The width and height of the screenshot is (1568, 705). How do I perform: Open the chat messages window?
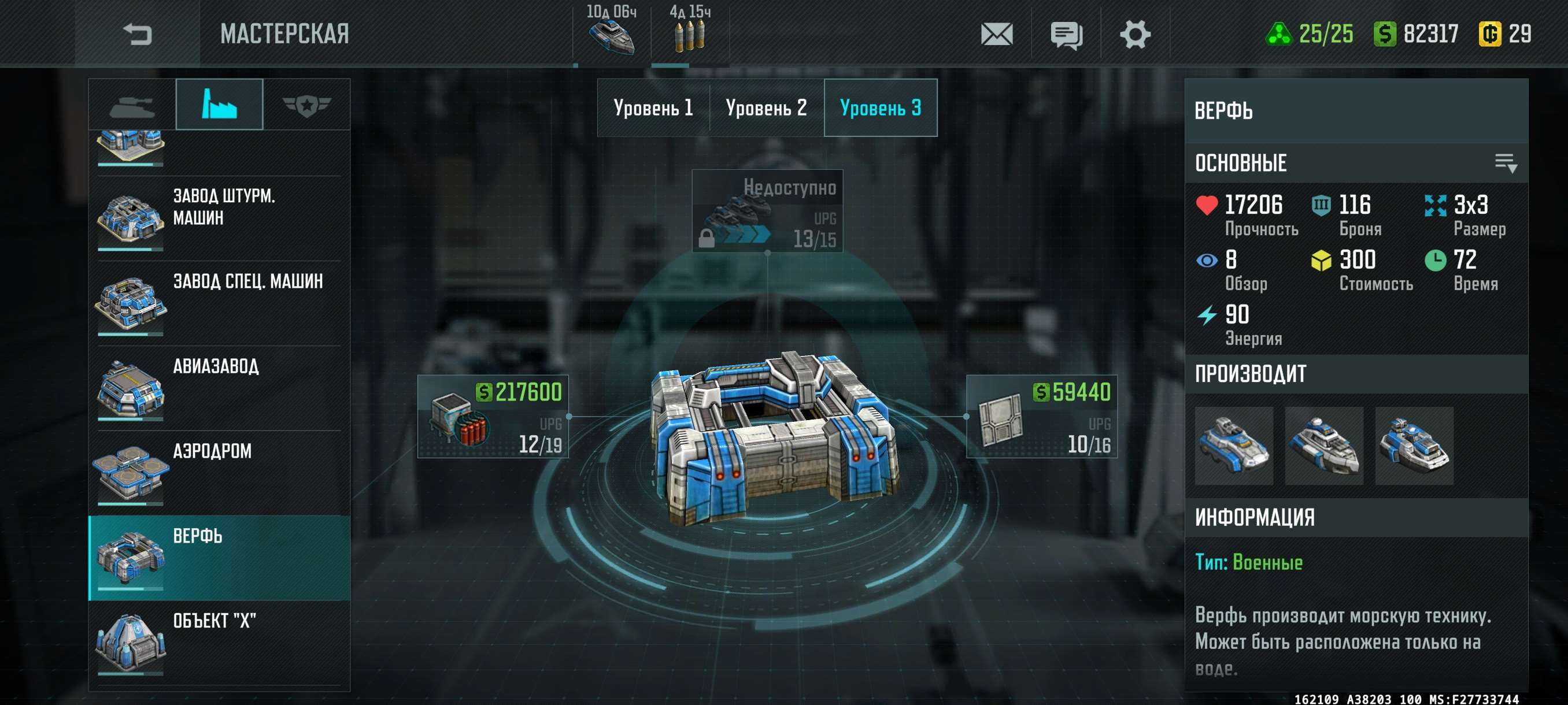pyautogui.click(x=1066, y=35)
